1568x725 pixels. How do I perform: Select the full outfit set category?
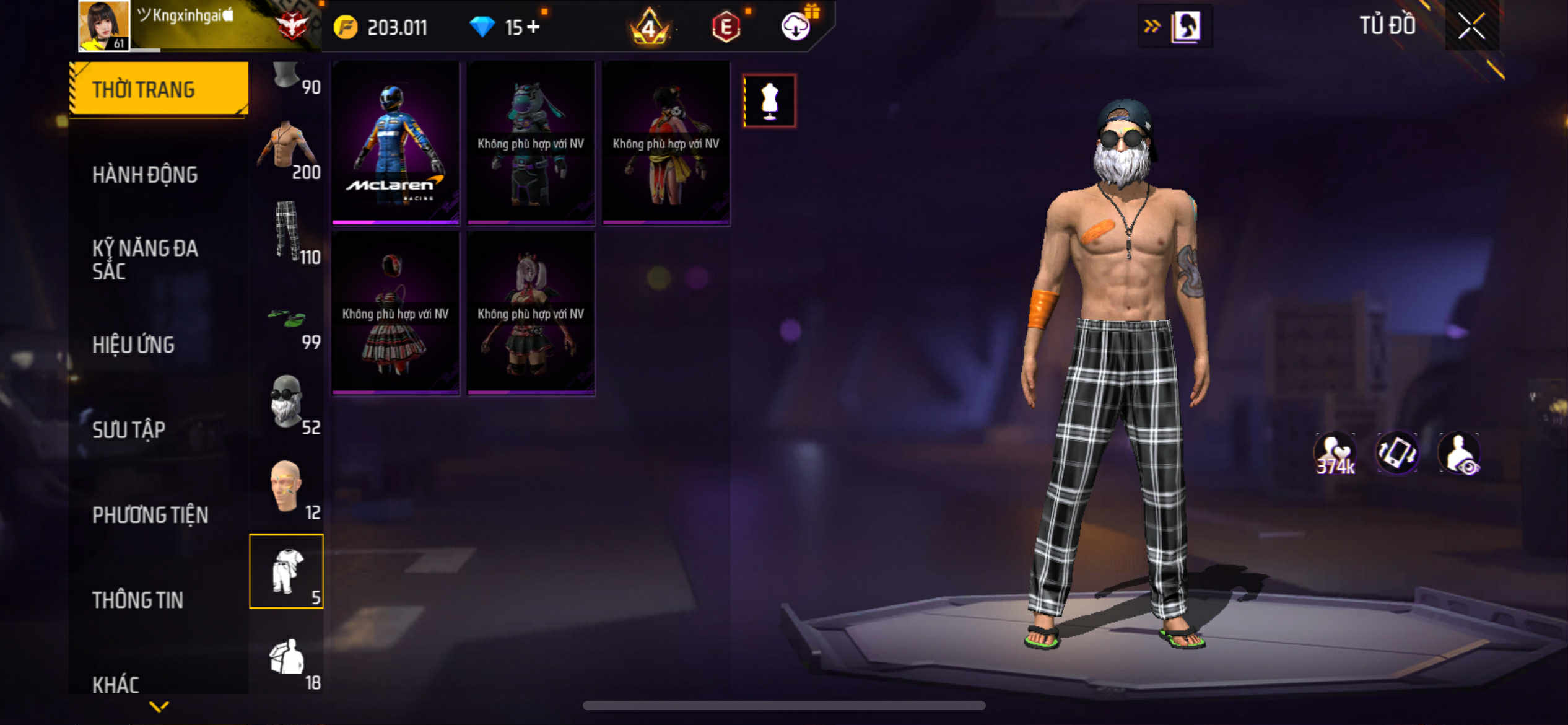pyautogui.click(x=287, y=571)
